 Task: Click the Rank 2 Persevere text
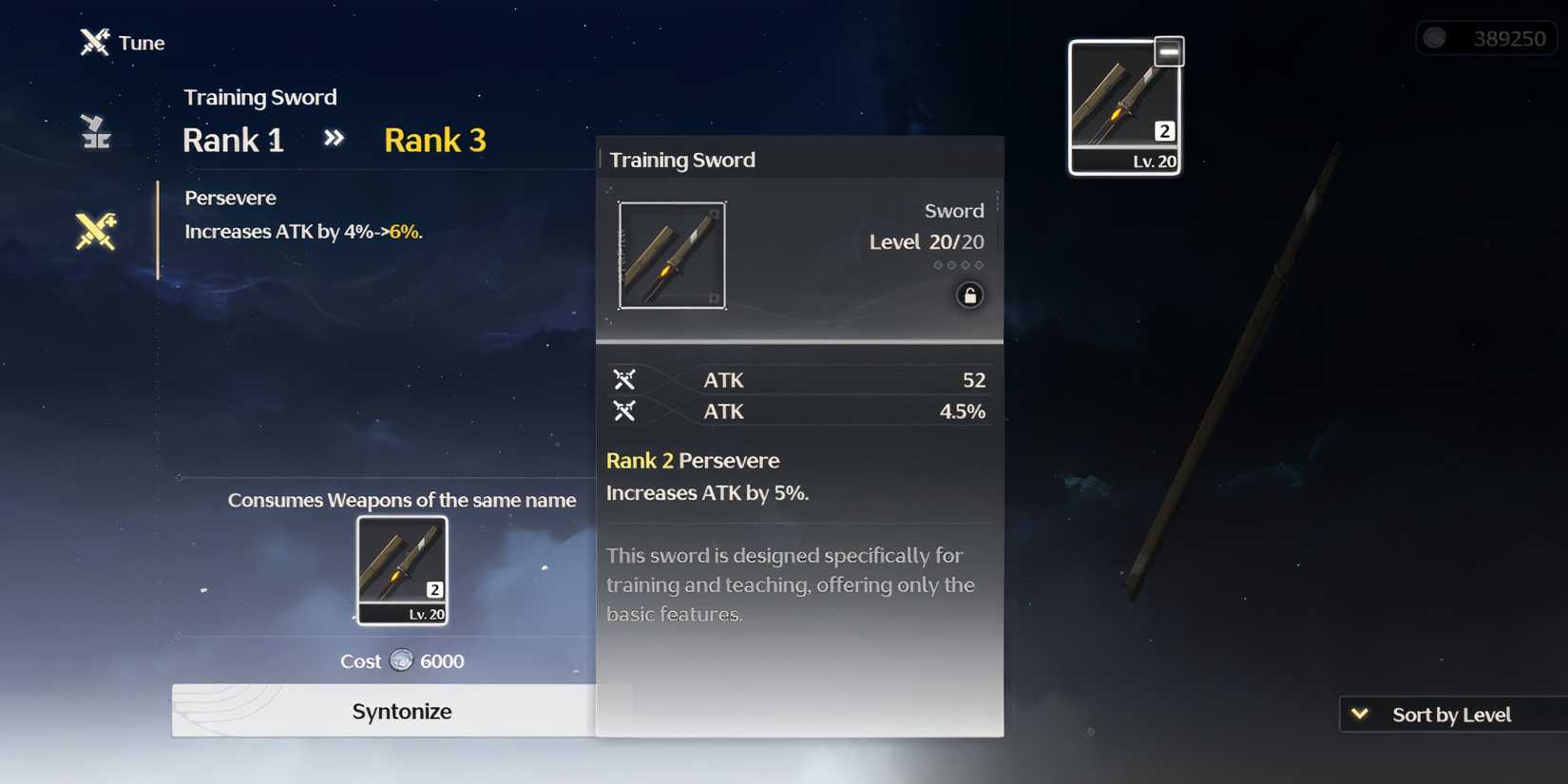click(693, 460)
